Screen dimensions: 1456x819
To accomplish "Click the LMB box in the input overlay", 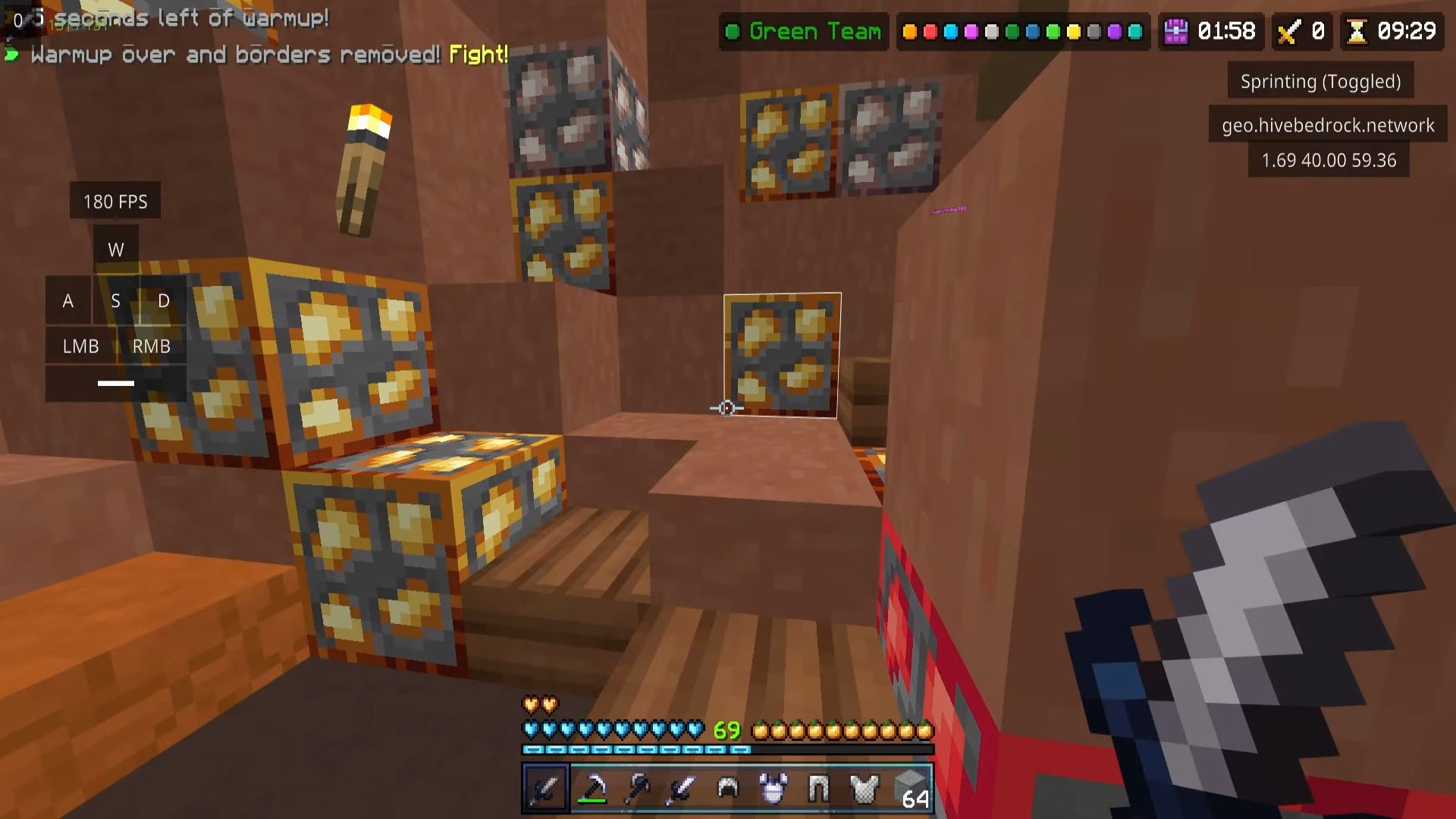I will point(80,346).
